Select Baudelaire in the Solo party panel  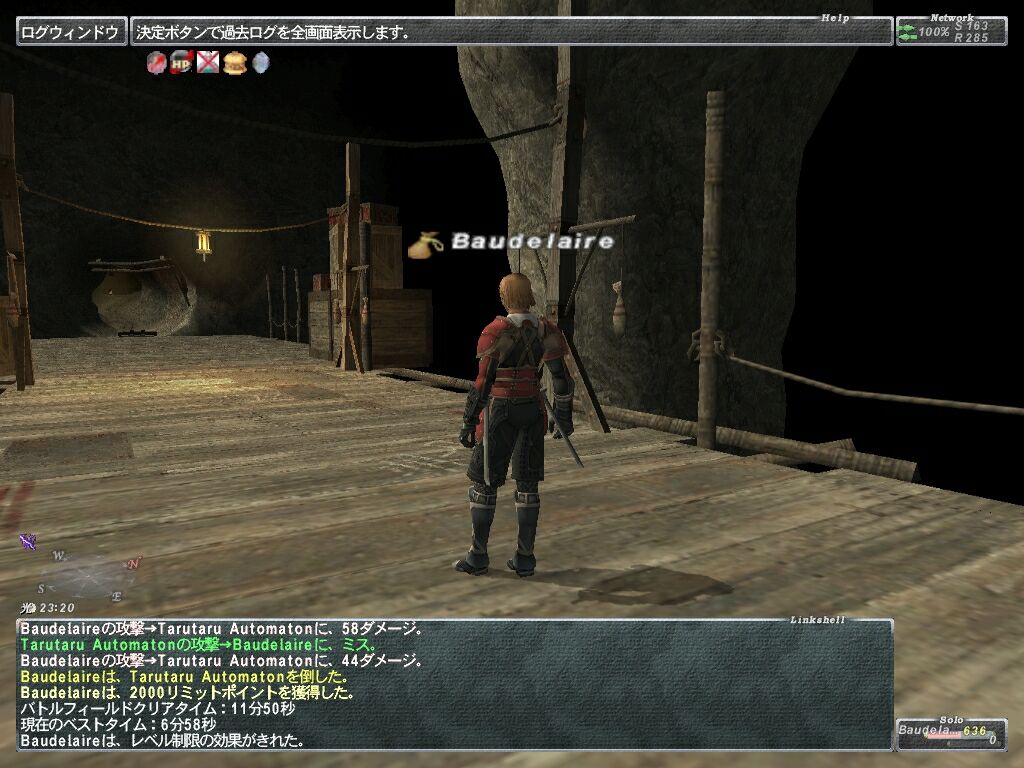pyautogui.click(x=947, y=733)
